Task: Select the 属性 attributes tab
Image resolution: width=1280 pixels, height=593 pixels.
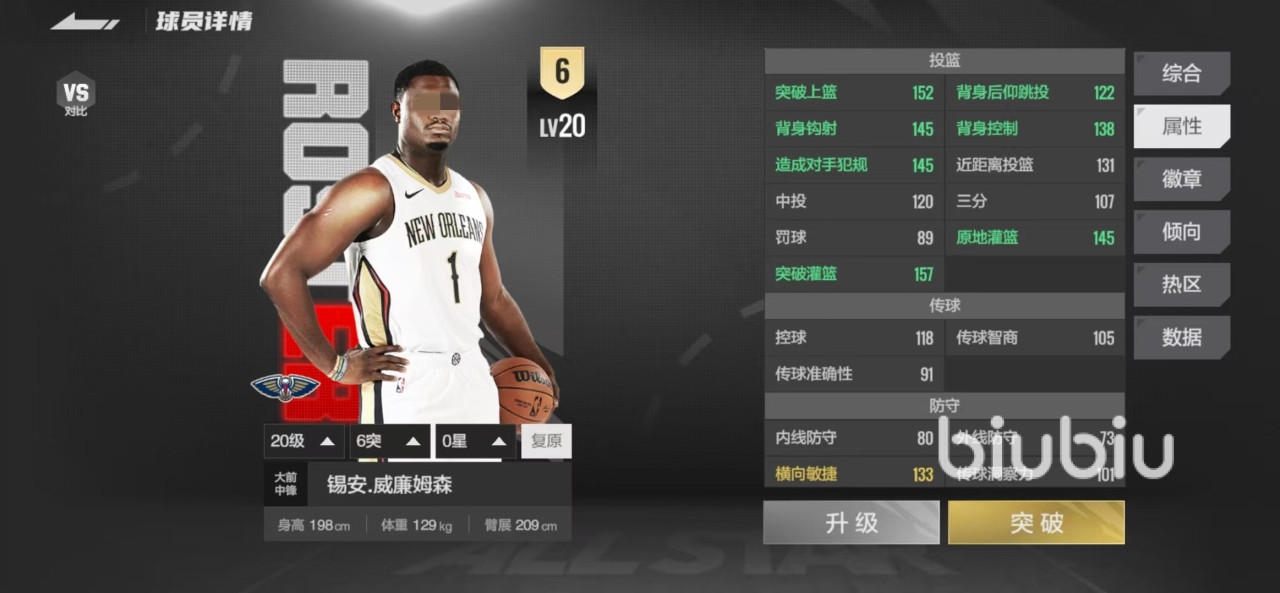Action: pyautogui.click(x=1181, y=126)
